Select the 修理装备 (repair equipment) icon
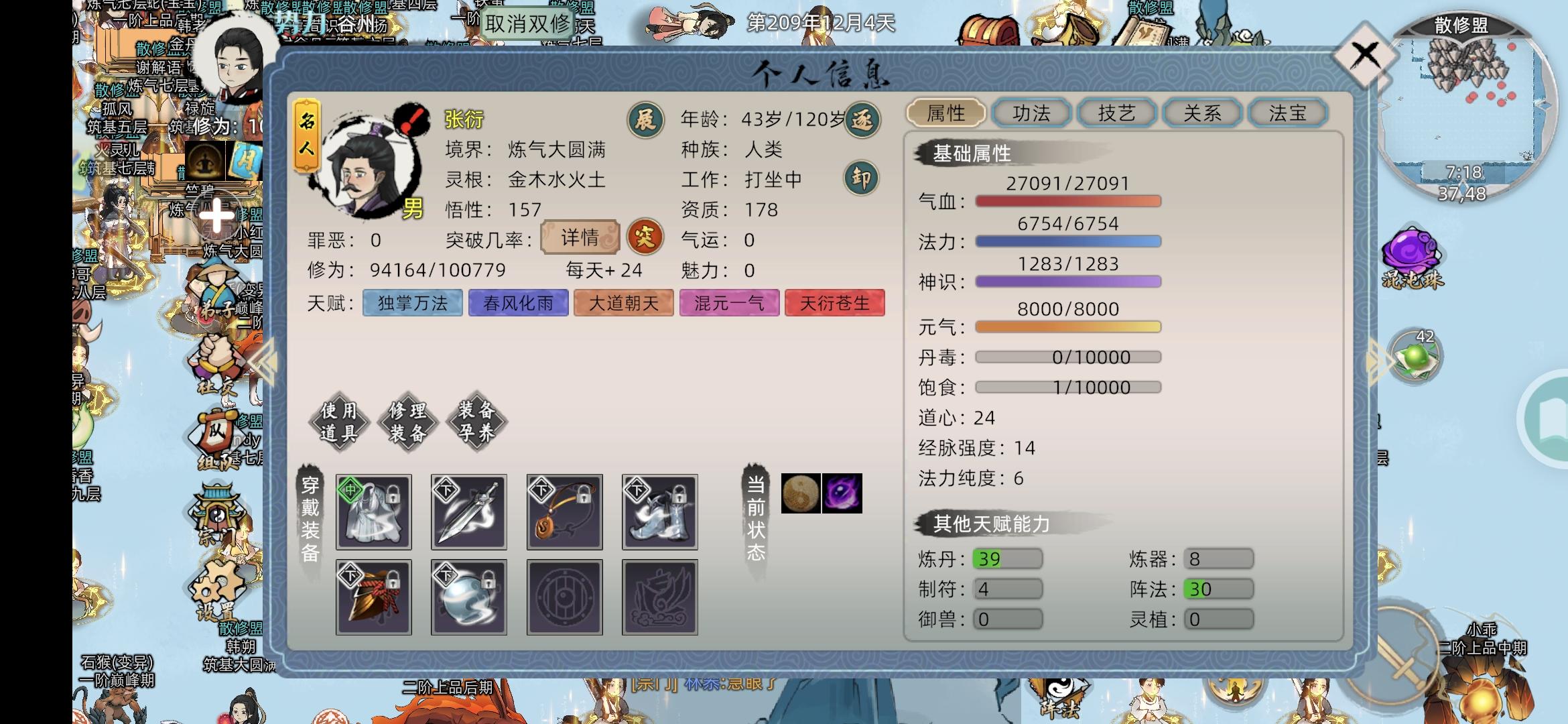The width and height of the screenshot is (1568, 724). pyautogui.click(x=409, y=422)
